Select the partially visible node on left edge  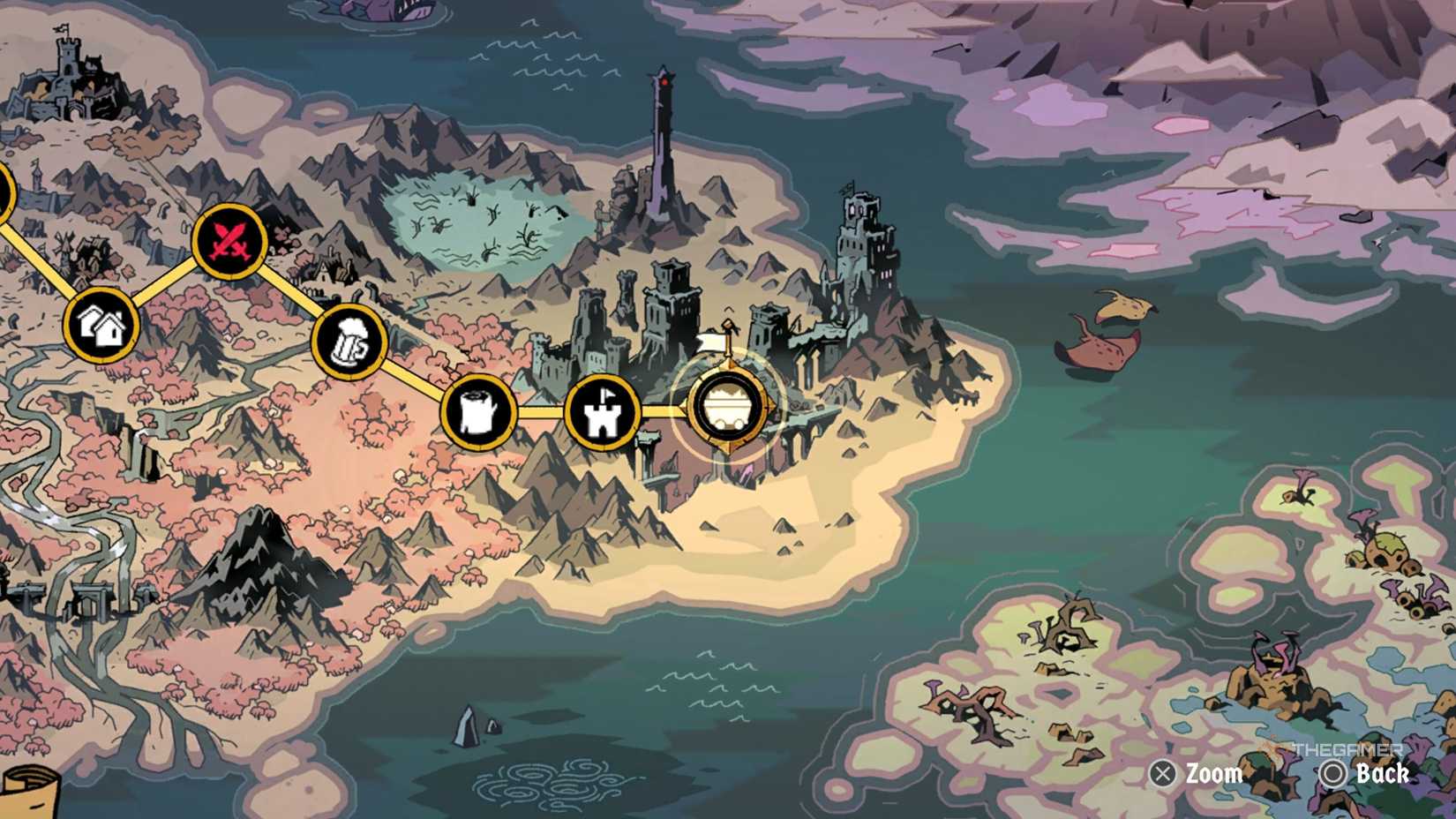point(4,190)
